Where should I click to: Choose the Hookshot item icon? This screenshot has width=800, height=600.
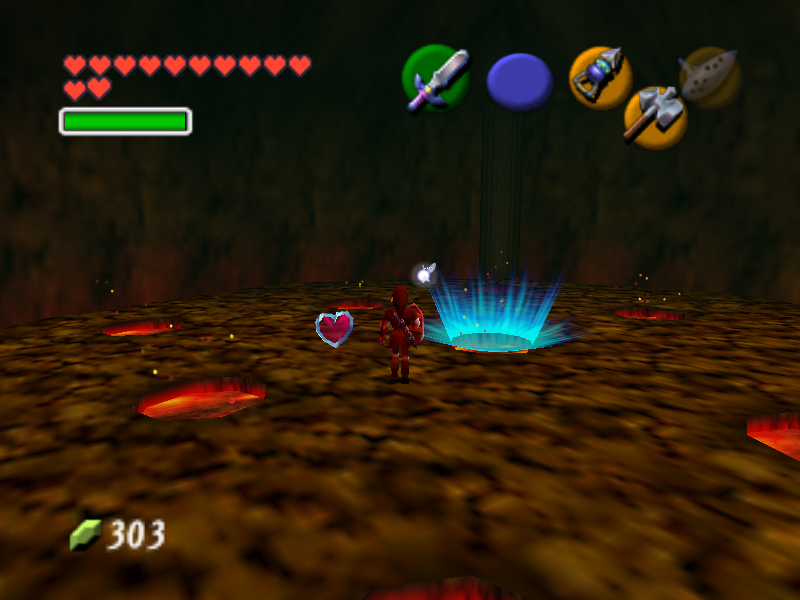pos(600,77)
